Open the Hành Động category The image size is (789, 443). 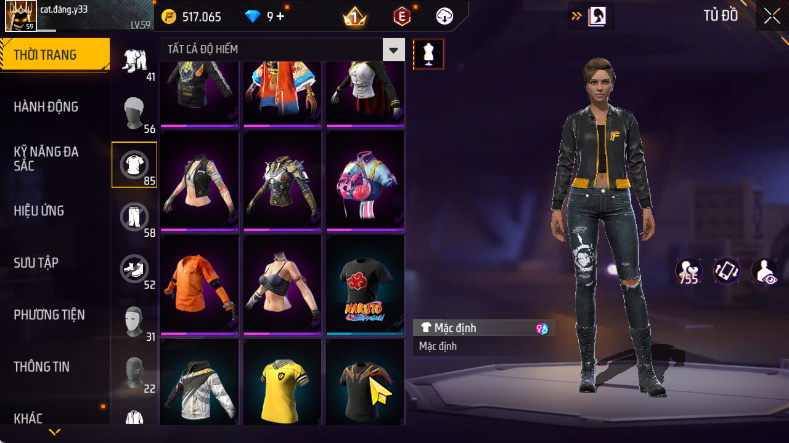46,107
